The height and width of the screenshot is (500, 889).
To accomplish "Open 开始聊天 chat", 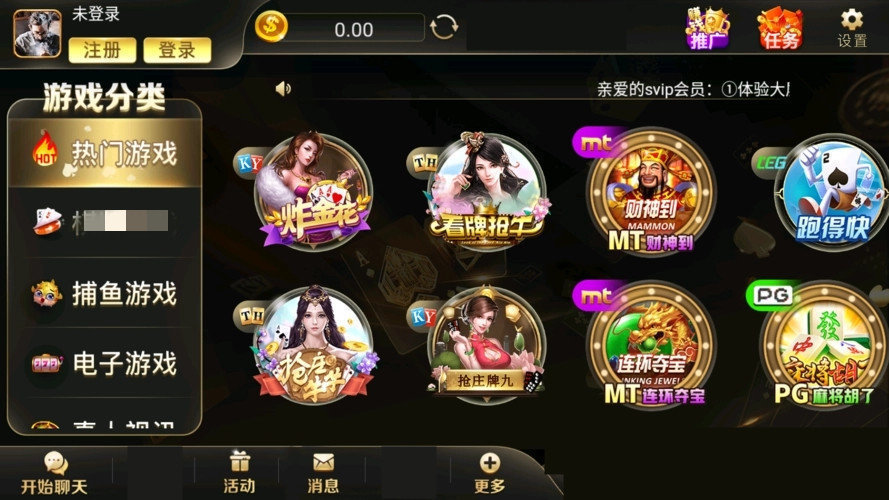I will [x=55, y=473].
